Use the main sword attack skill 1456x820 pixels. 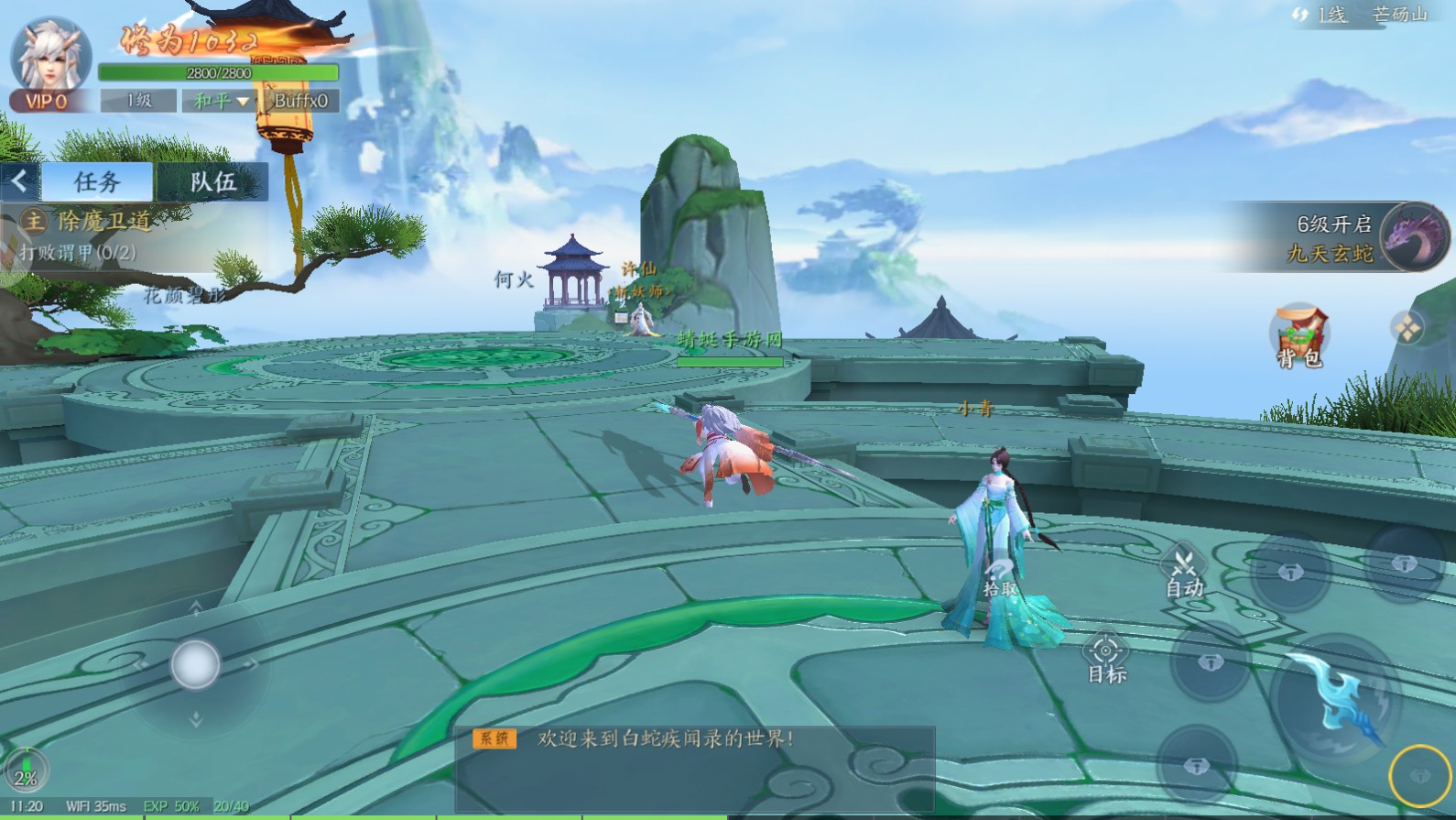(1338, 697)
